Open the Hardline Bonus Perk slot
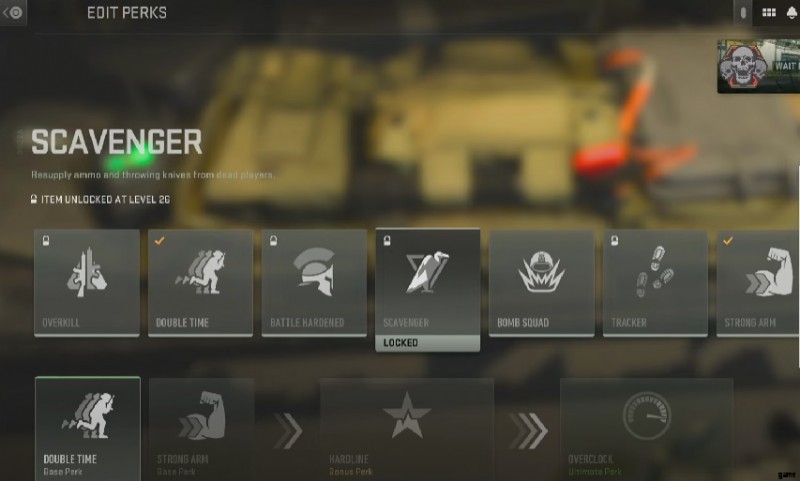800x481 pixels. point(406,428)
